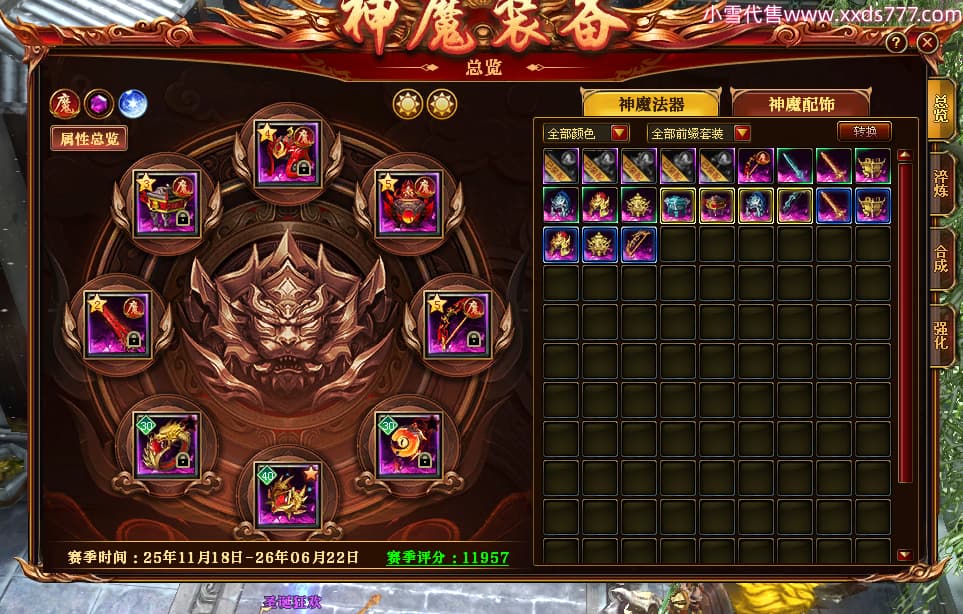Click the inventory scrollbar down arrow
Image resolution: width=963 pixels, height=614 pixels.
point(904,555)
